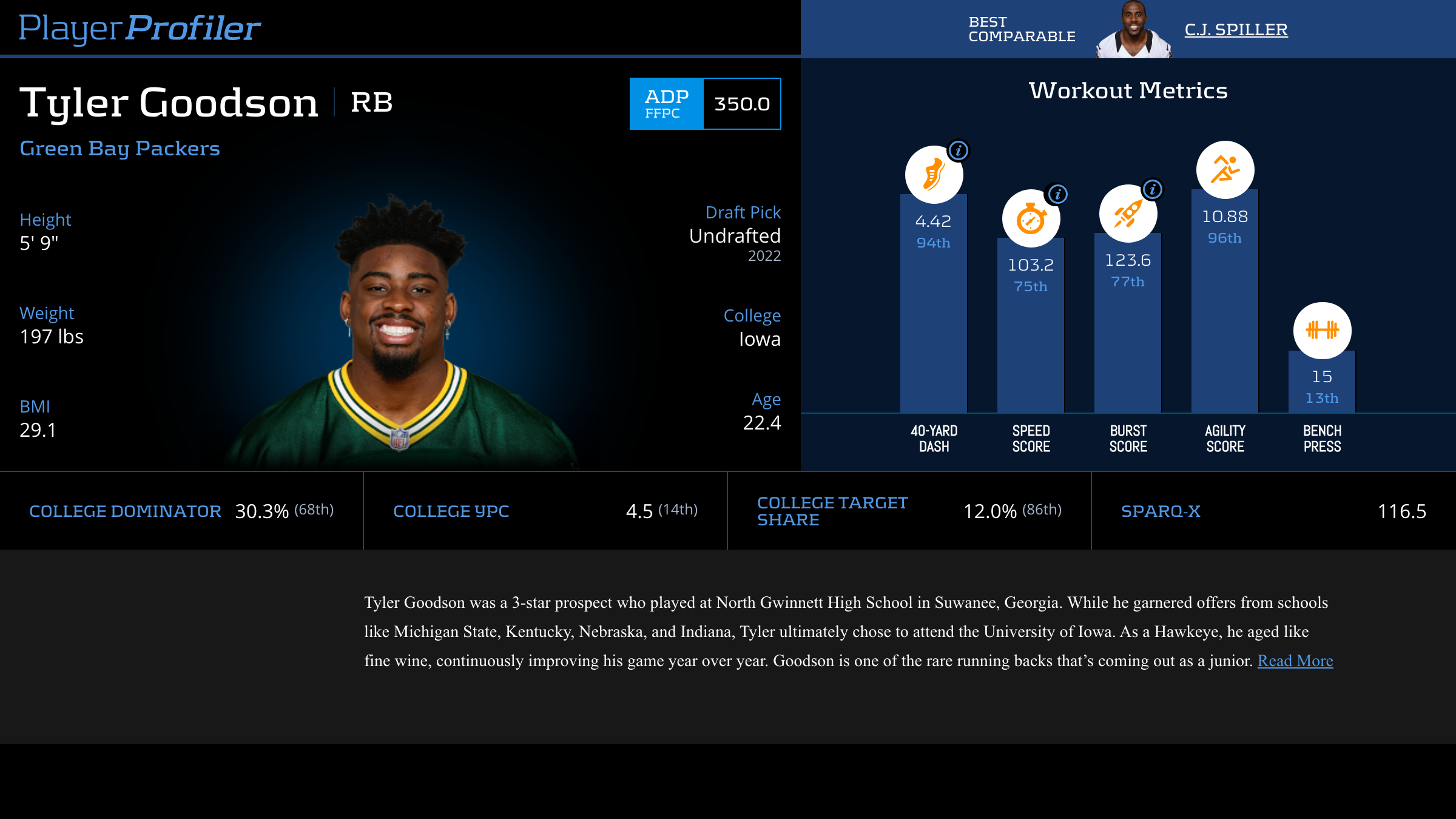The height and width of the screenshot is (819, 1456).
Task: Click the SPARQ-X stat label
Action: tap(1161, 511)
